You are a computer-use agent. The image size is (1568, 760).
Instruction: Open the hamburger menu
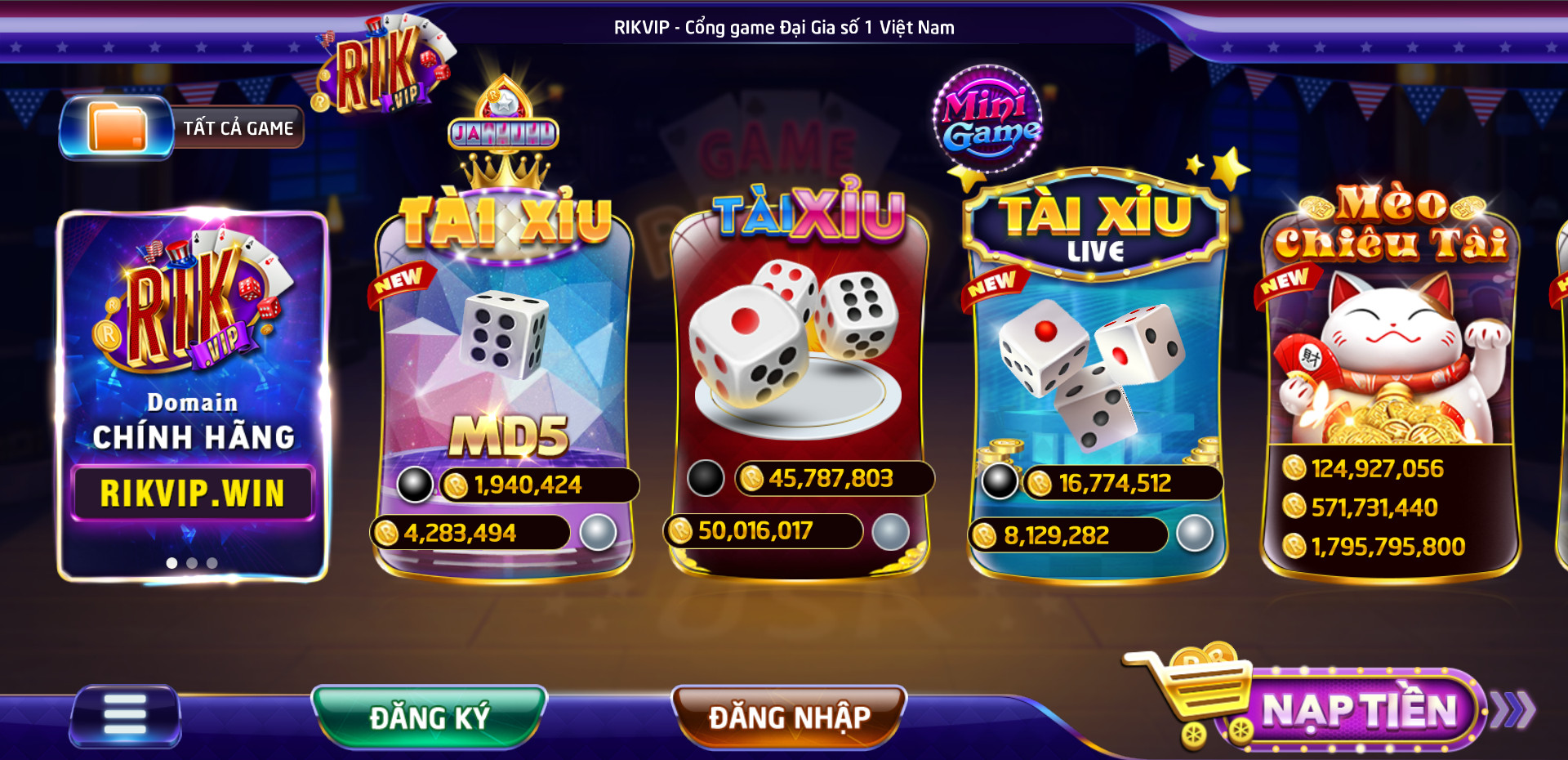[x=125, y=716]
